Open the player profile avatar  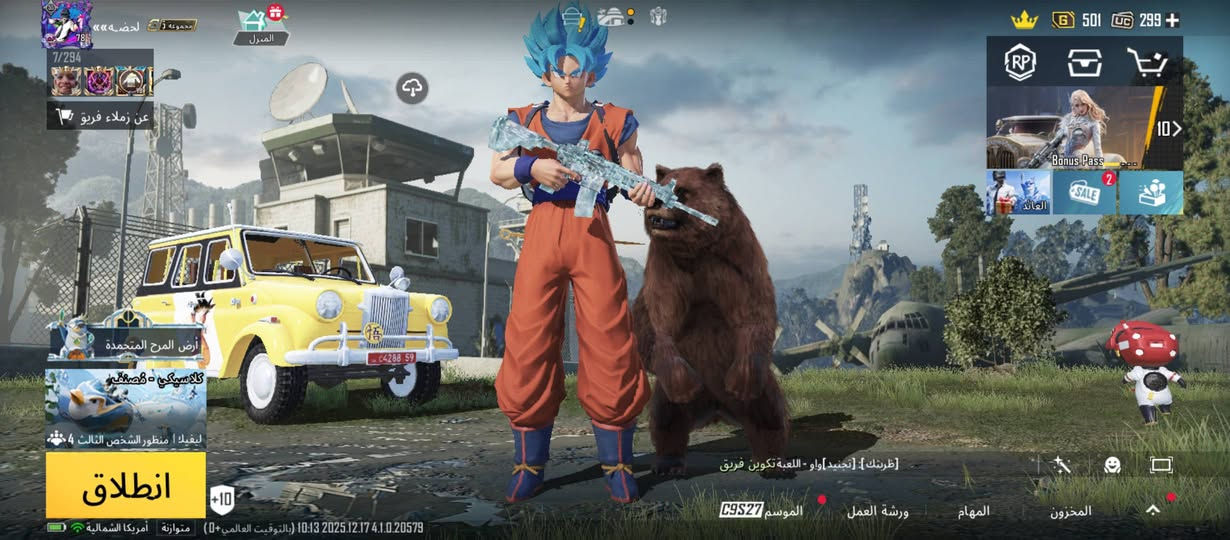point(66,25)
